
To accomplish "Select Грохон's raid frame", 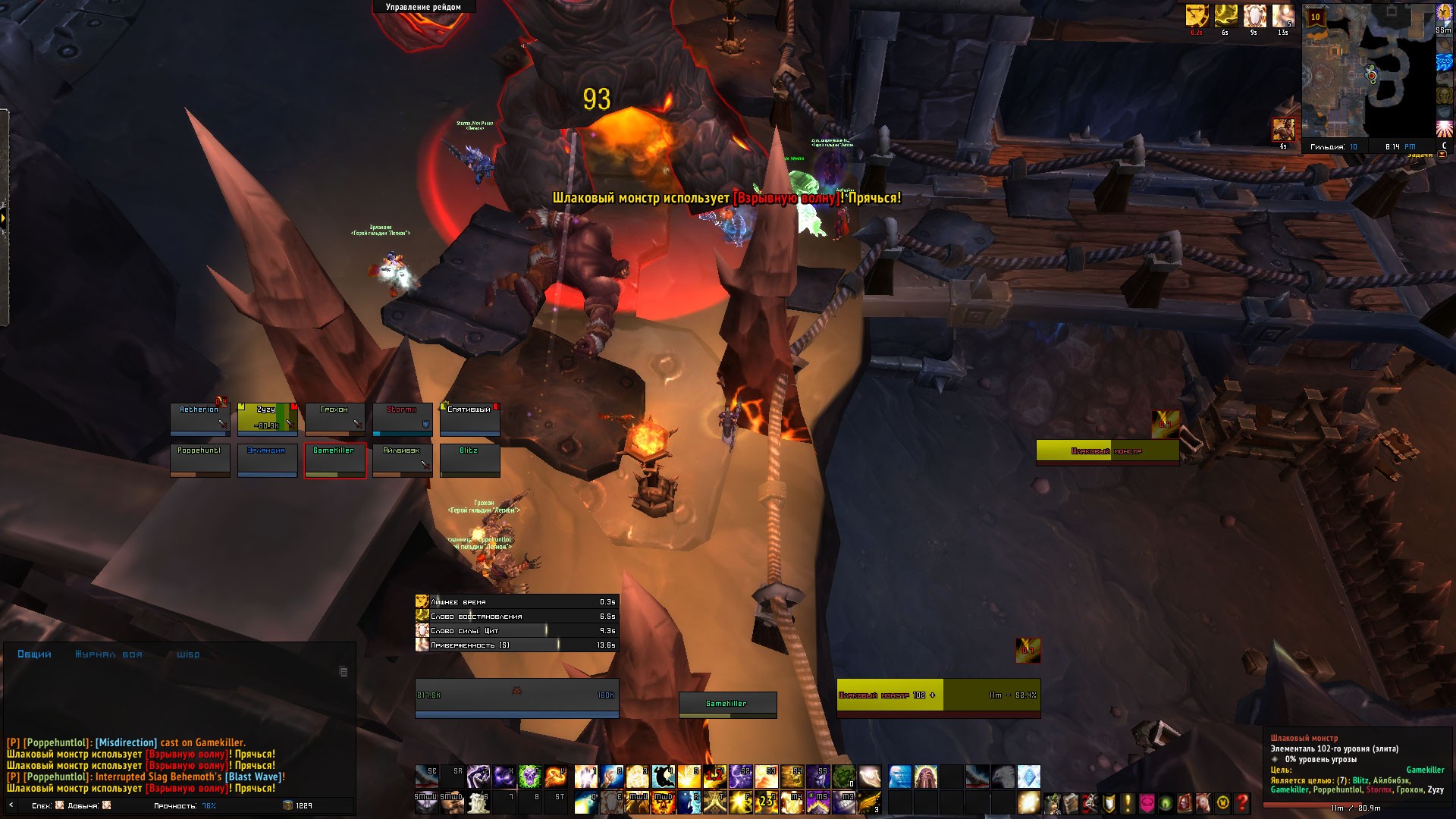I will (x=334, y=419).
